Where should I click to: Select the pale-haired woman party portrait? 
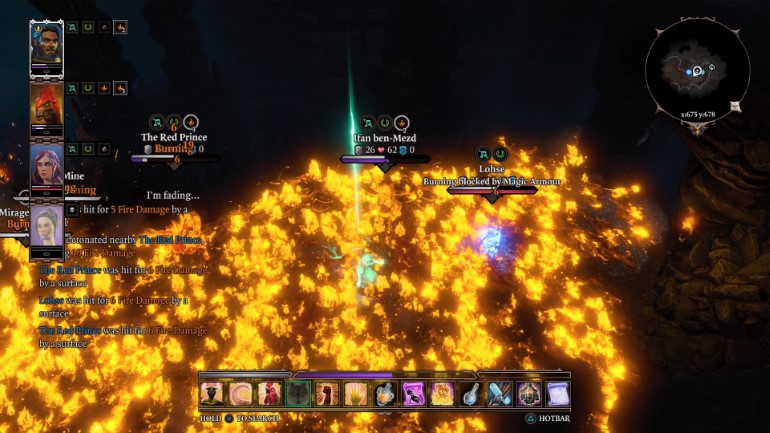(46, 224)
